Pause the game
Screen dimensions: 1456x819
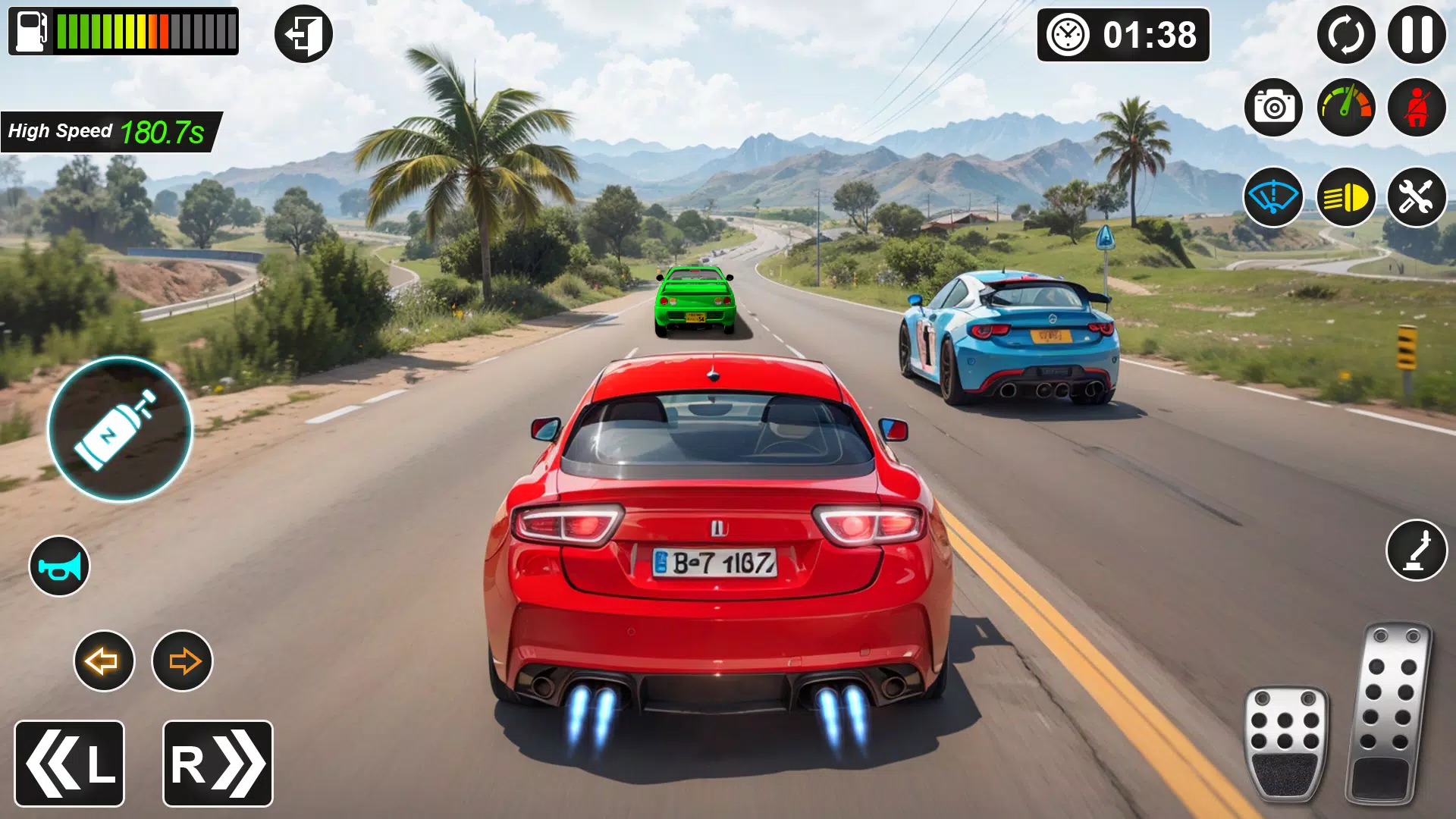click(1417, 36)
